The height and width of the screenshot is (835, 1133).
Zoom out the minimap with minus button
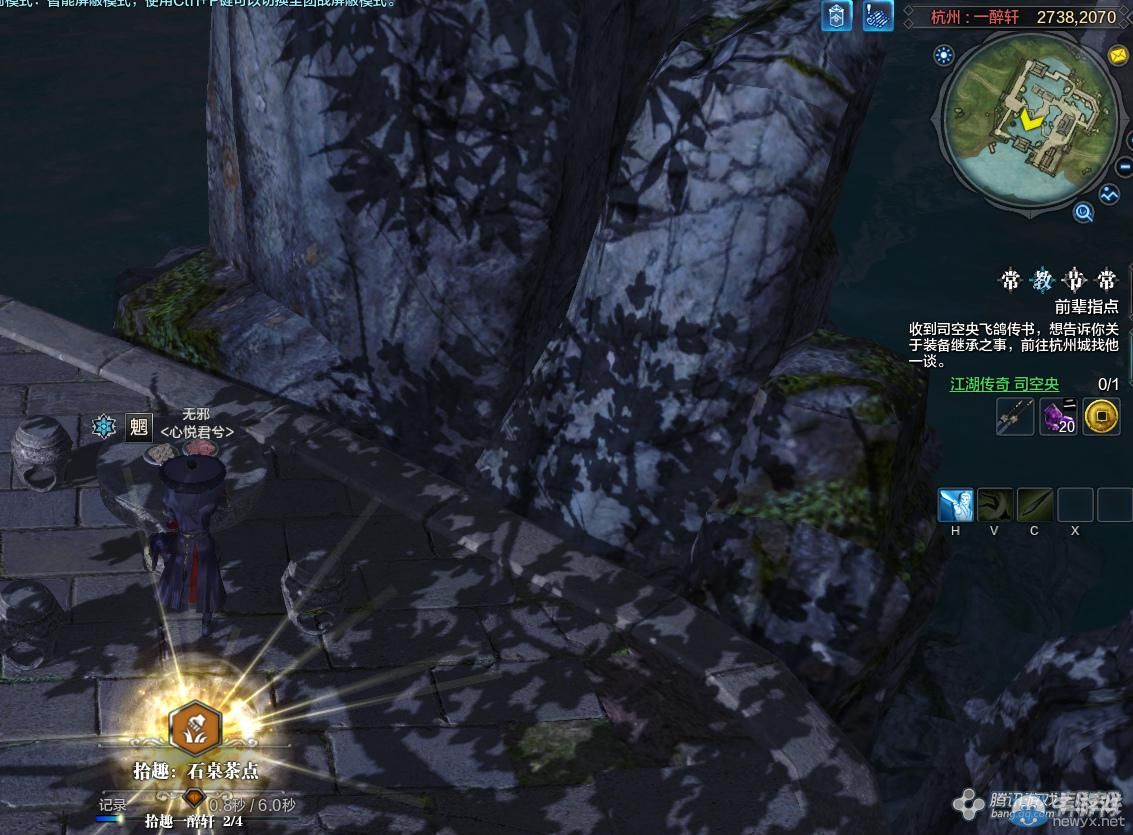pos(1123,166)
